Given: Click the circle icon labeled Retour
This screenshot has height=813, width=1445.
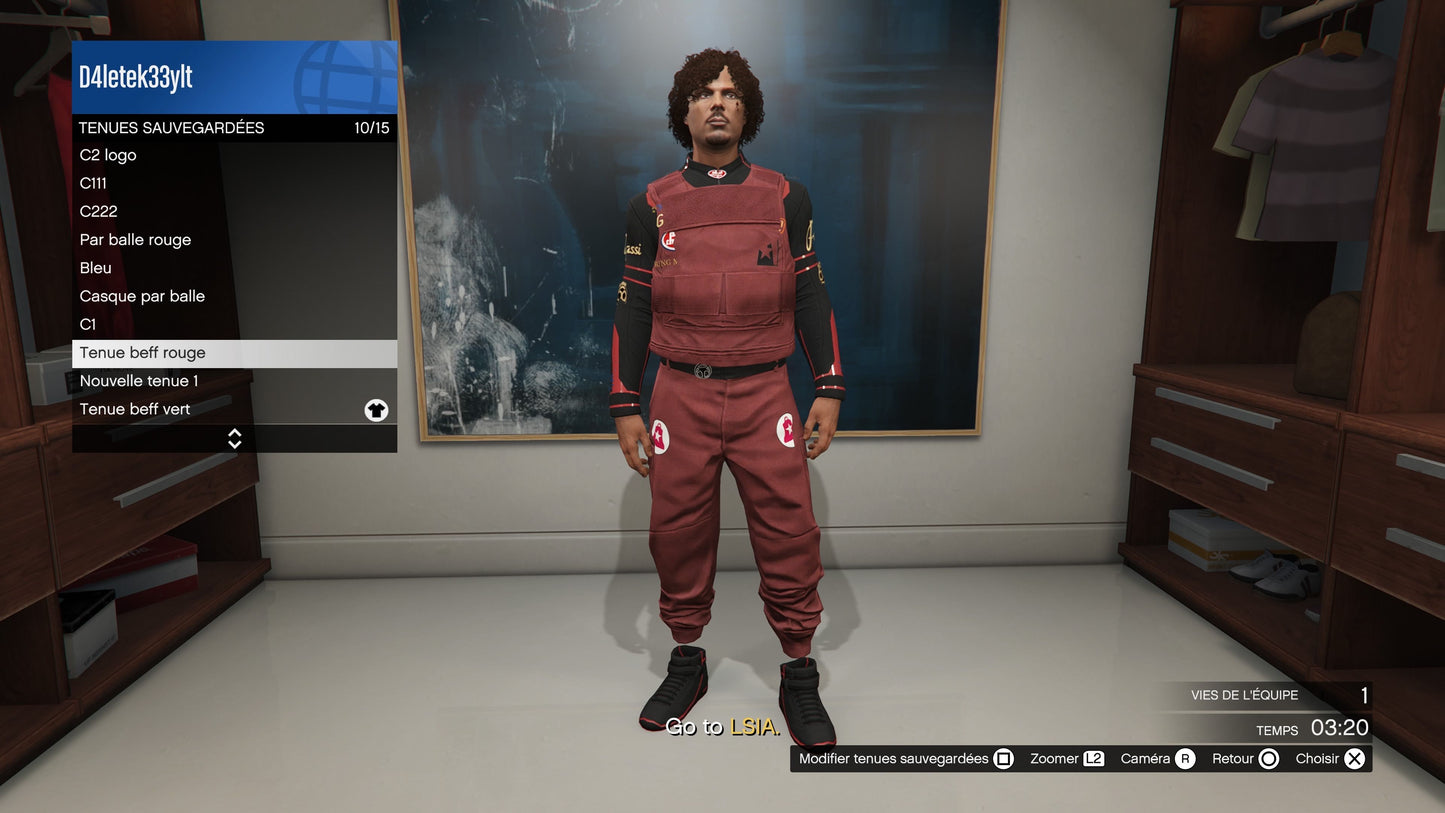Looking at the screenshot, I should [x=1271, y=758].
